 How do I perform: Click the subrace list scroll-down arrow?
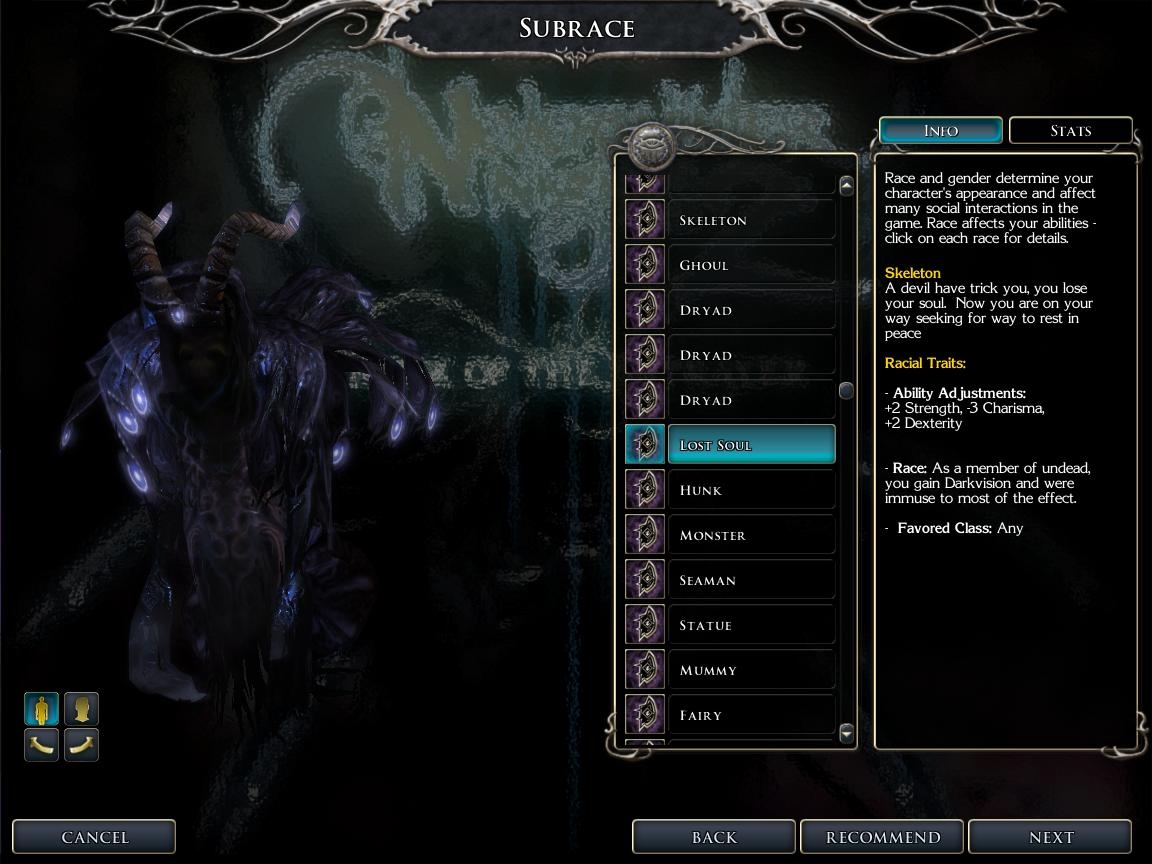pos(846,734)
